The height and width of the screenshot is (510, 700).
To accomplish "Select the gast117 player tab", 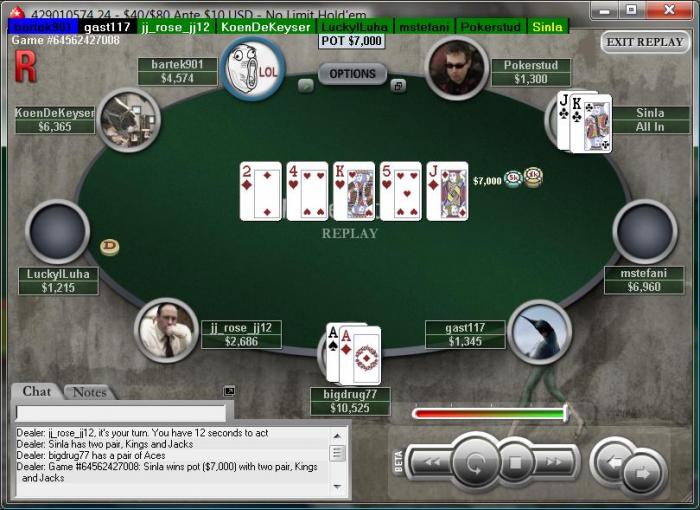I will point(107,27).
